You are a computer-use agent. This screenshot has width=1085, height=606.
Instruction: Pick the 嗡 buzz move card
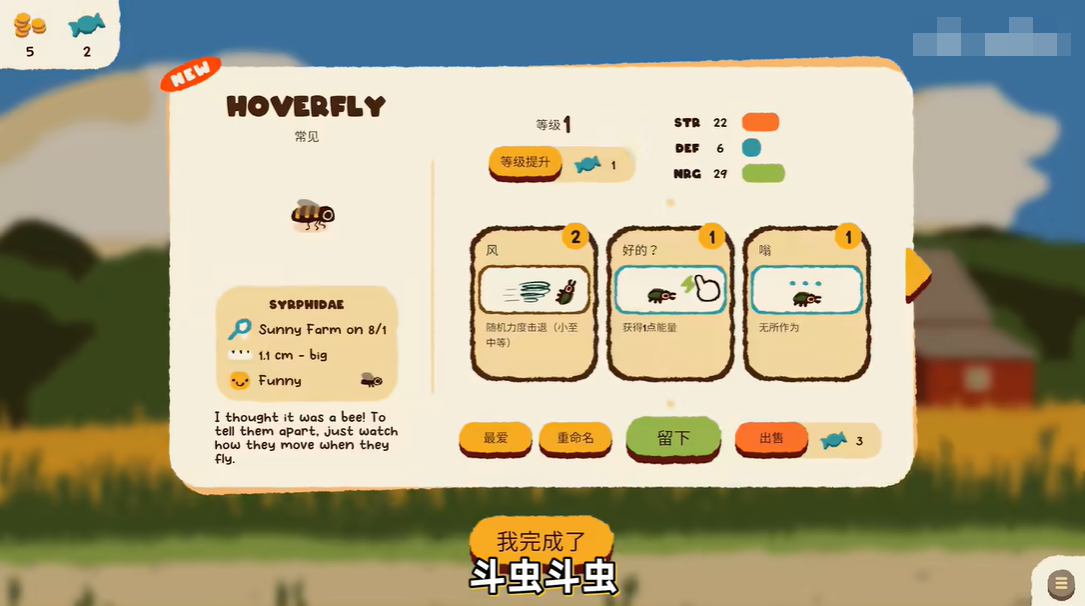pos(806,302)
